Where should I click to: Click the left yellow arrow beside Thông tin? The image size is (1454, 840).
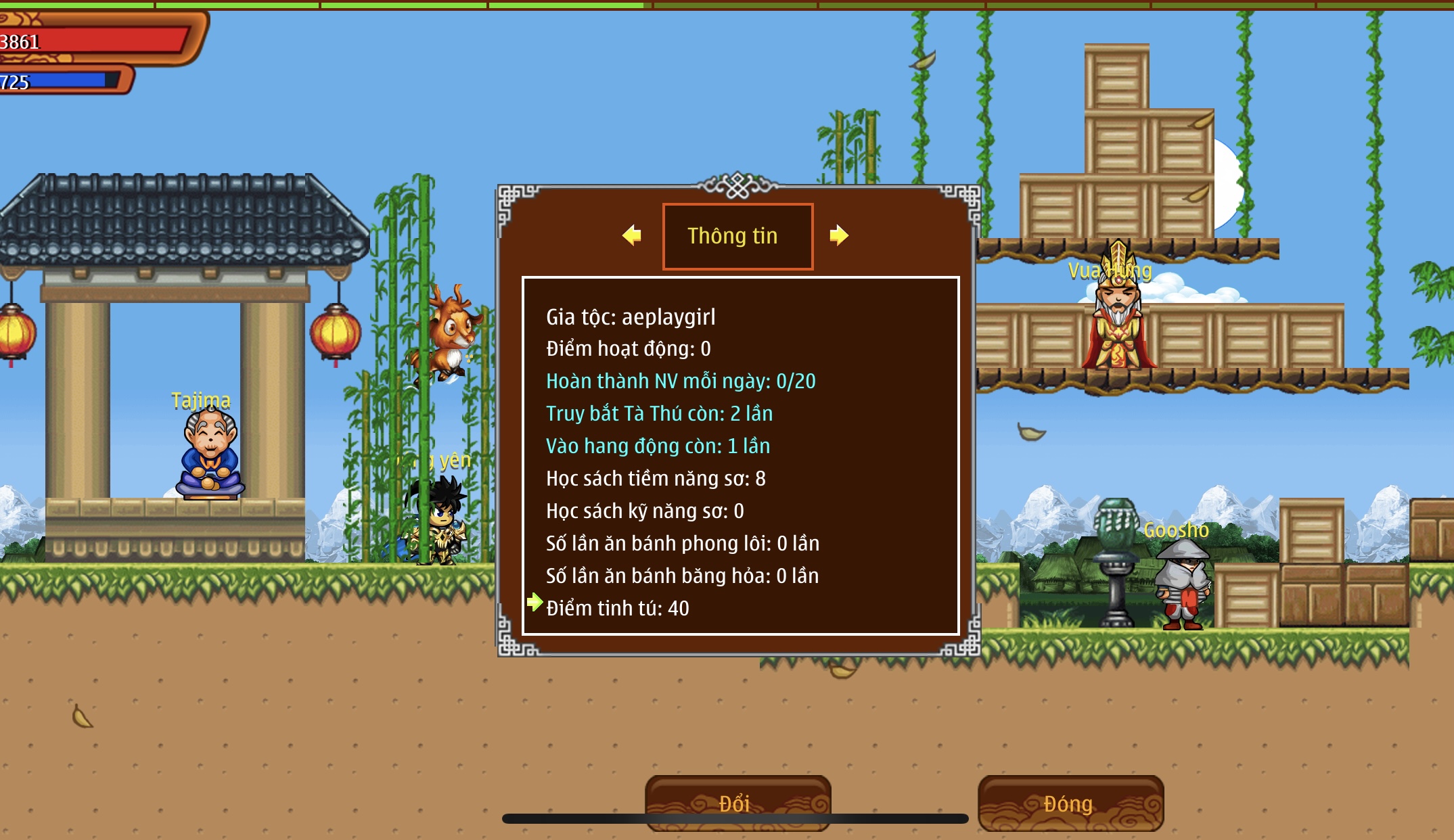coord(632,235)
